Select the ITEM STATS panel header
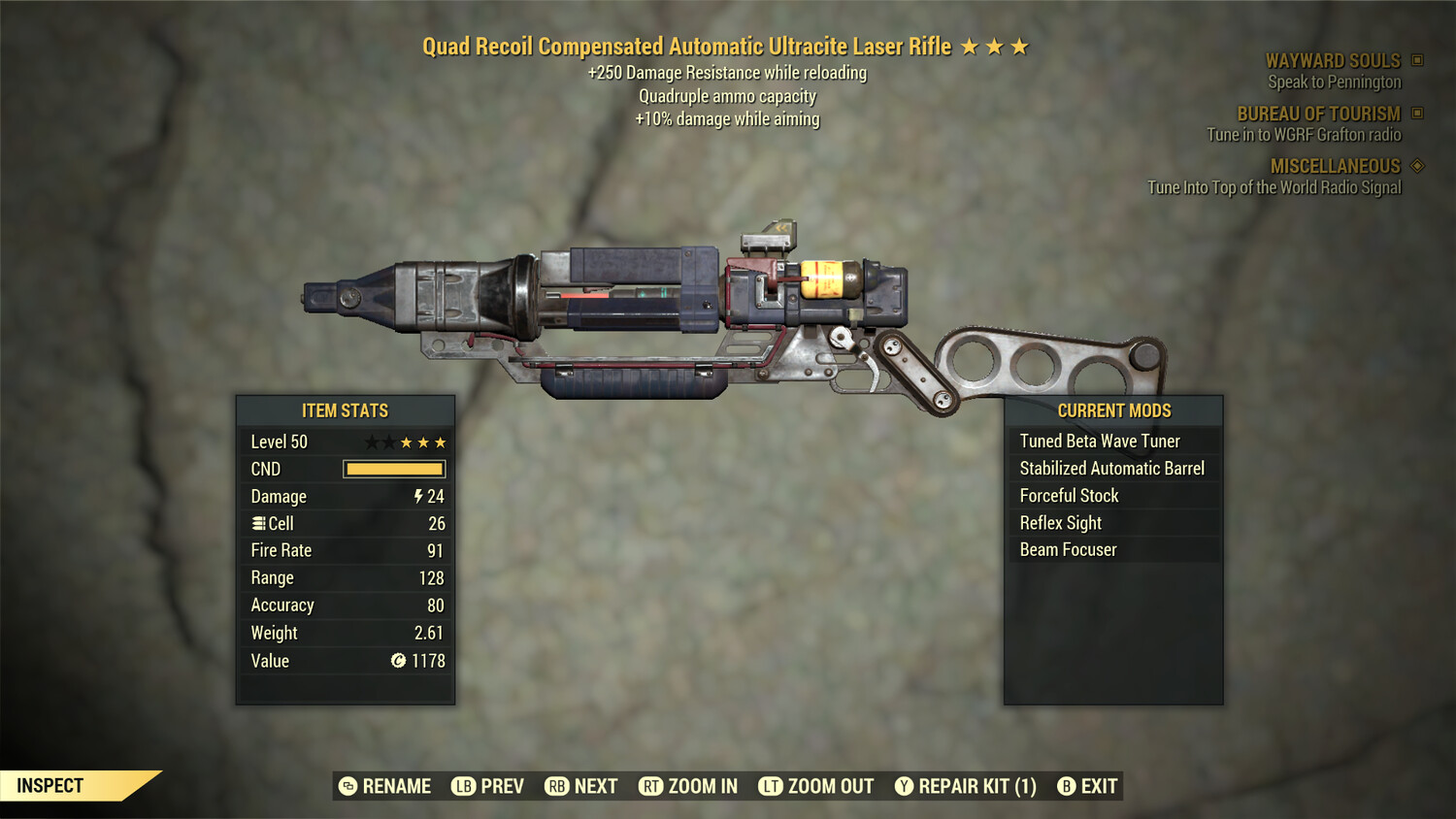 (x=345, y=410)
